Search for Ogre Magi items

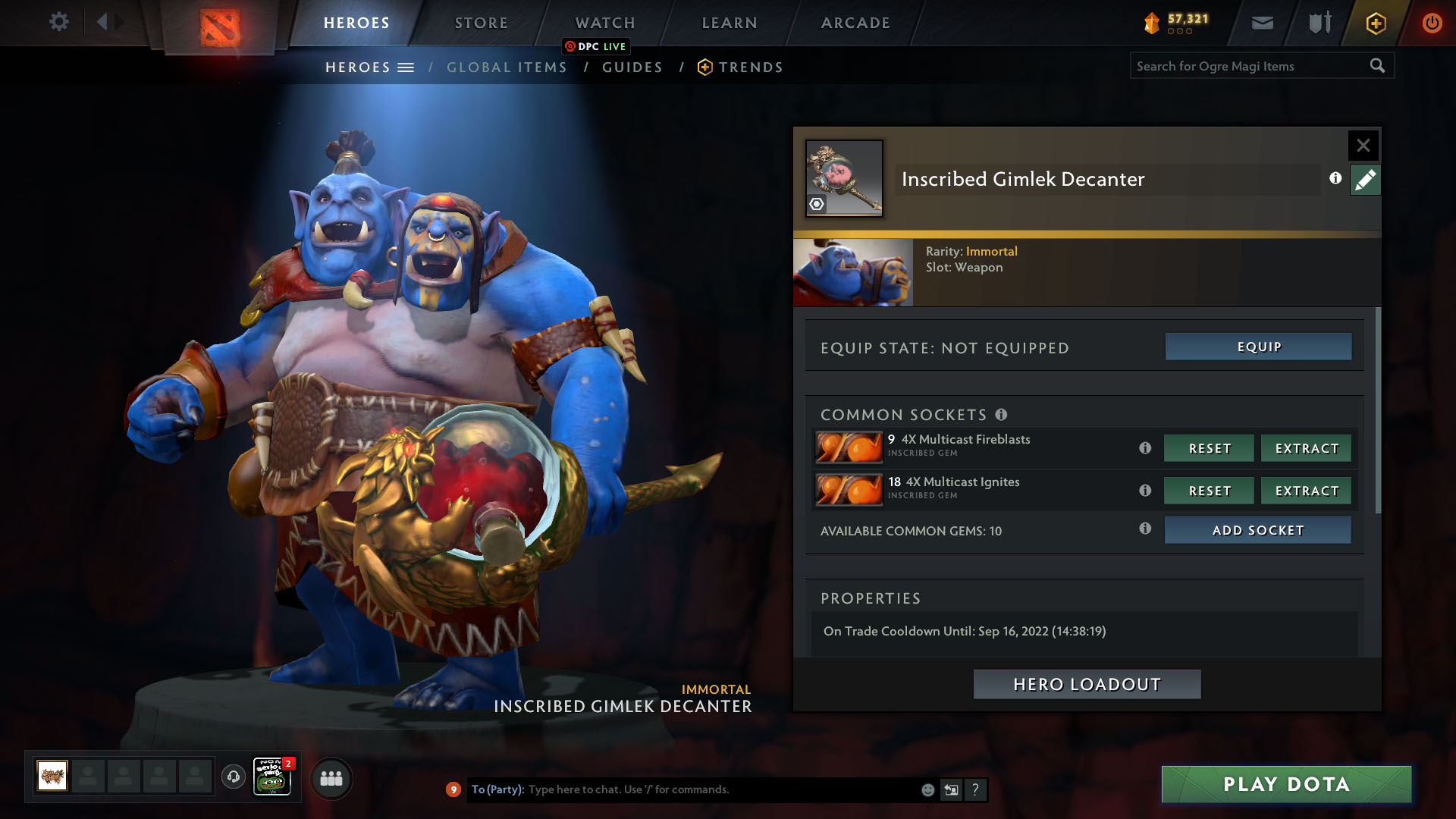(x=1251, y=66)
